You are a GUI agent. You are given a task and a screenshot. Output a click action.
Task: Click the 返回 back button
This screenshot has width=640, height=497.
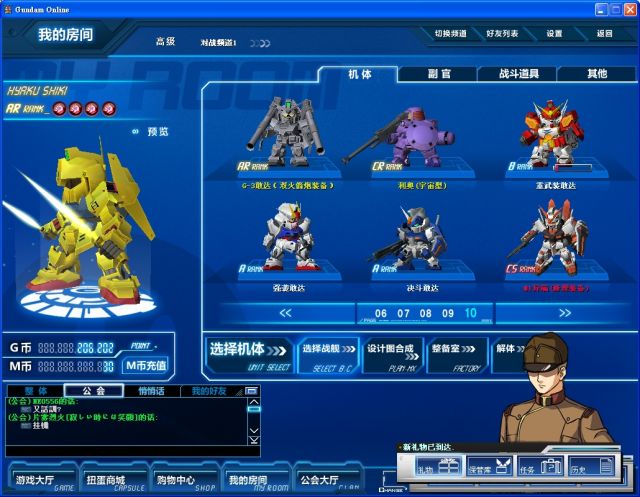pyautogui.click(x=604, y=34)
